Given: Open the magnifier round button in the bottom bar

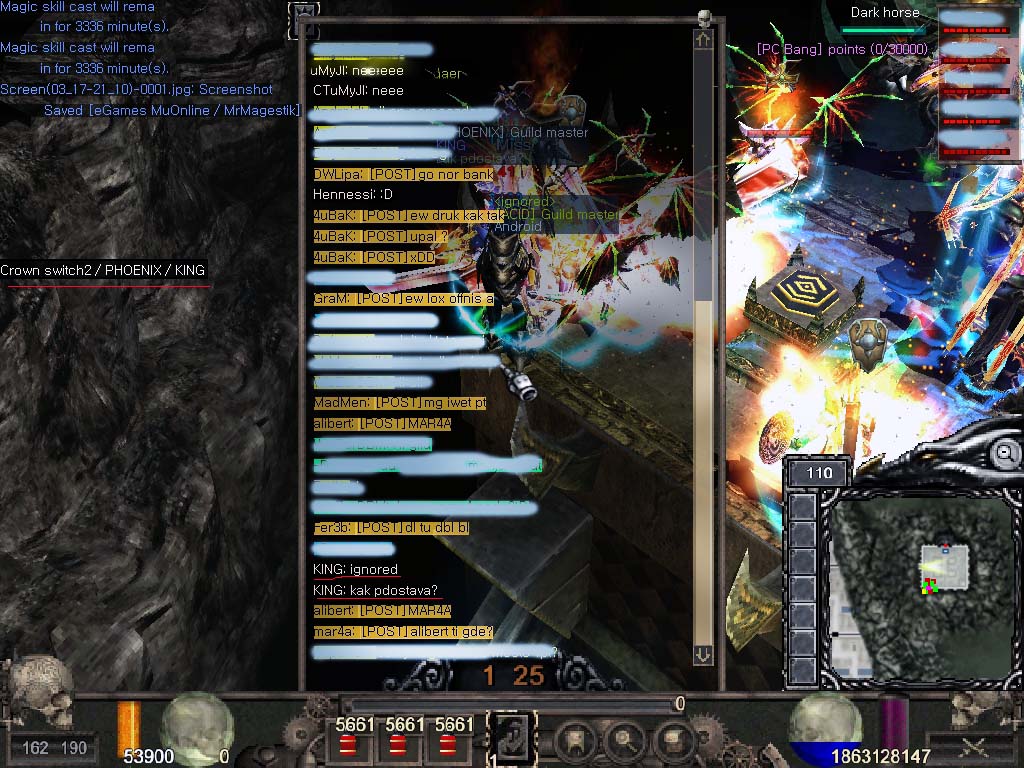Looking at the screenshot, I should (x=624, y=741).
